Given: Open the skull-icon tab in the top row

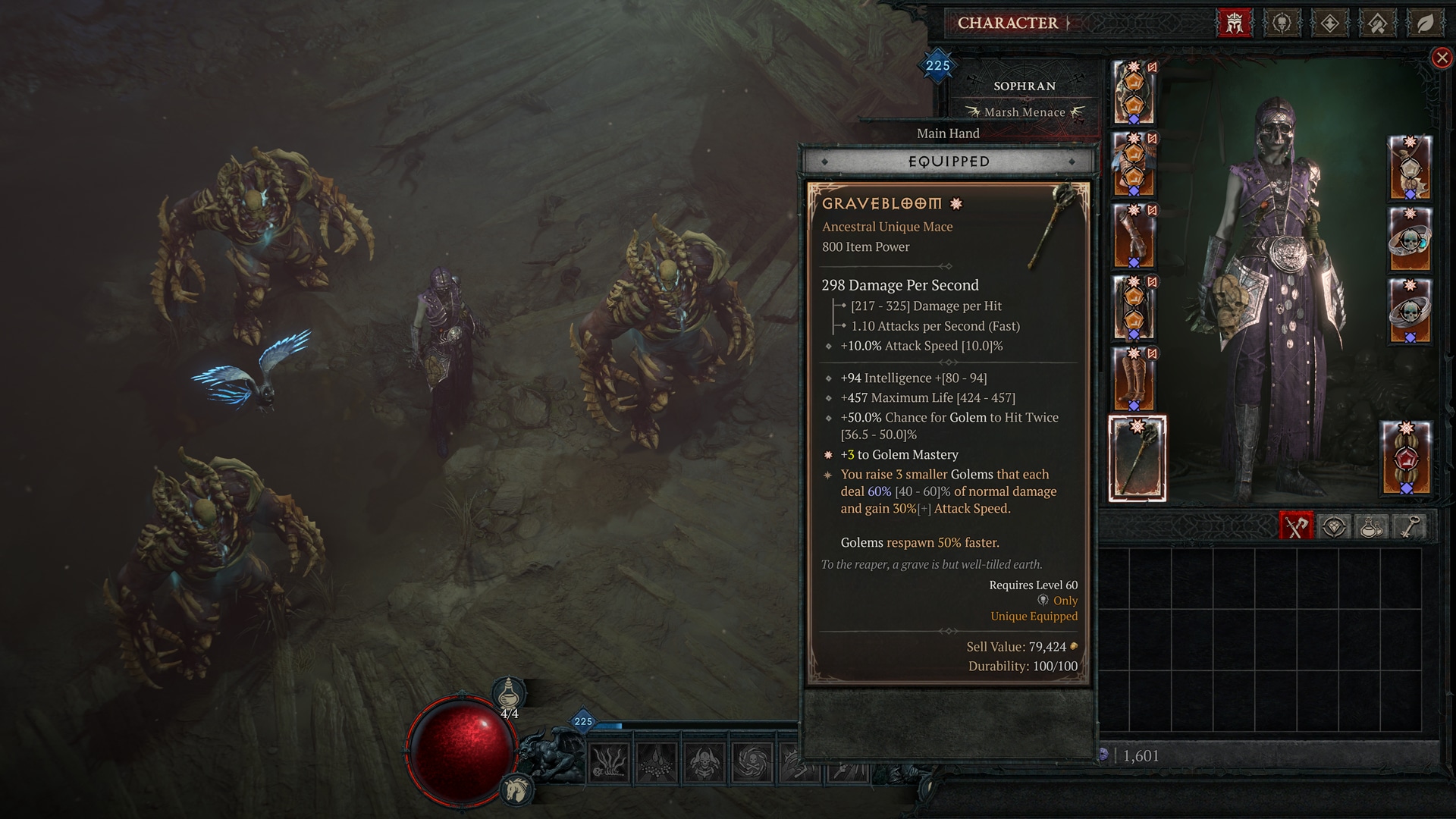Looking at the screenshot, I should click(x=1282, y=24).
